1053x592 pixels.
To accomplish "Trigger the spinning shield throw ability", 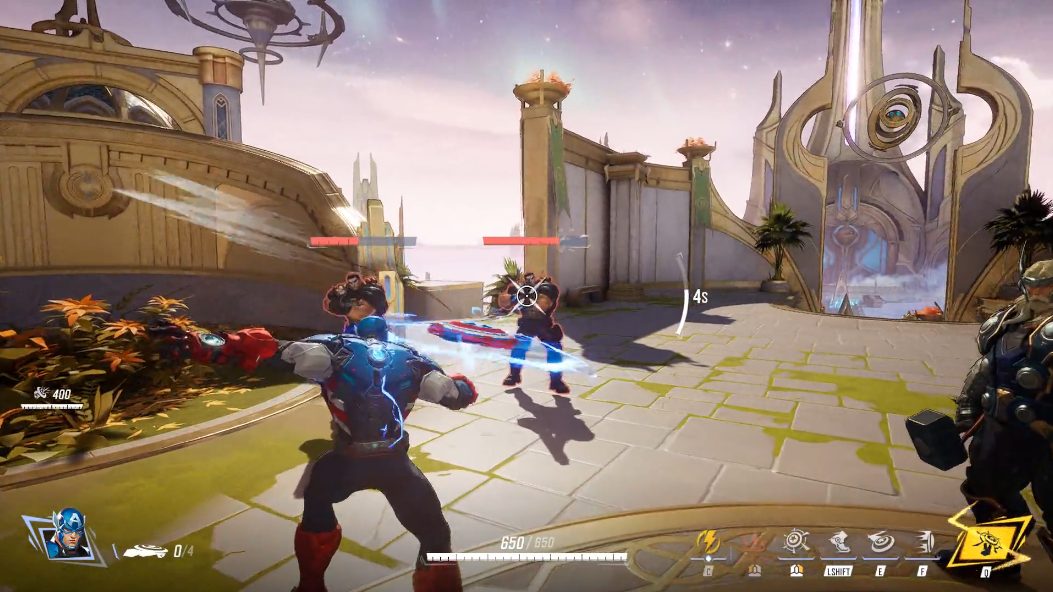I will click(x=880, y=543).
